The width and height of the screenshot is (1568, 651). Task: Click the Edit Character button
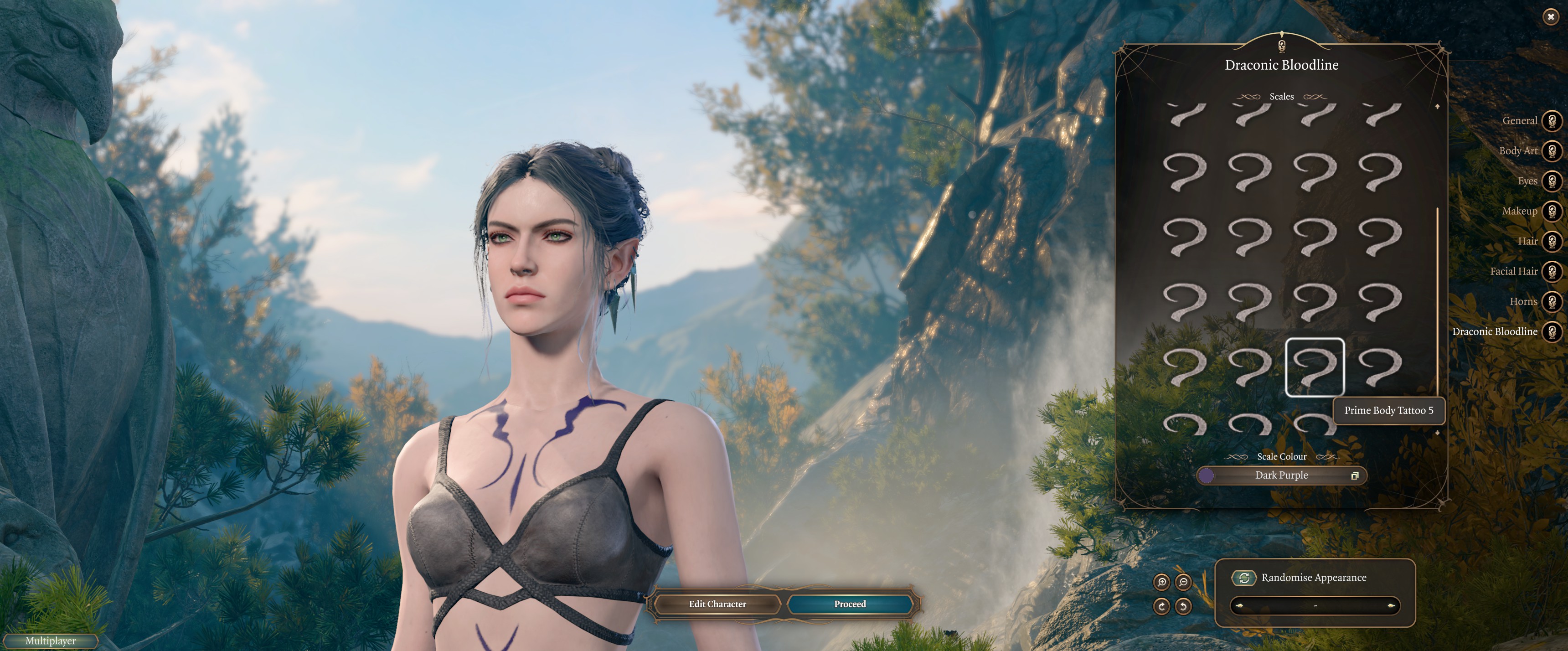(x=717, y=604)
